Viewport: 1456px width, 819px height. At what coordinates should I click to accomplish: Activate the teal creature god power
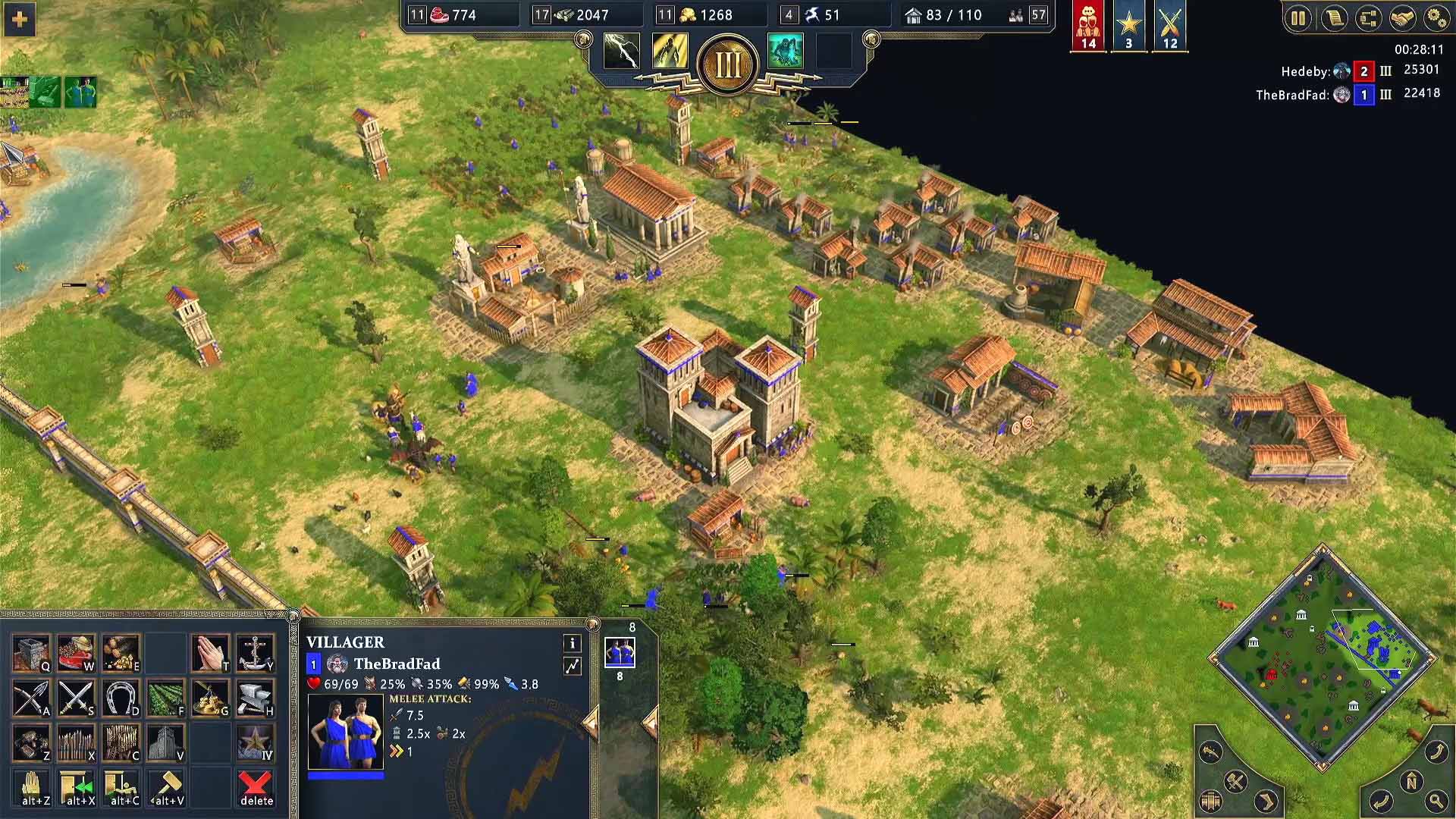(x=785, y=52)
